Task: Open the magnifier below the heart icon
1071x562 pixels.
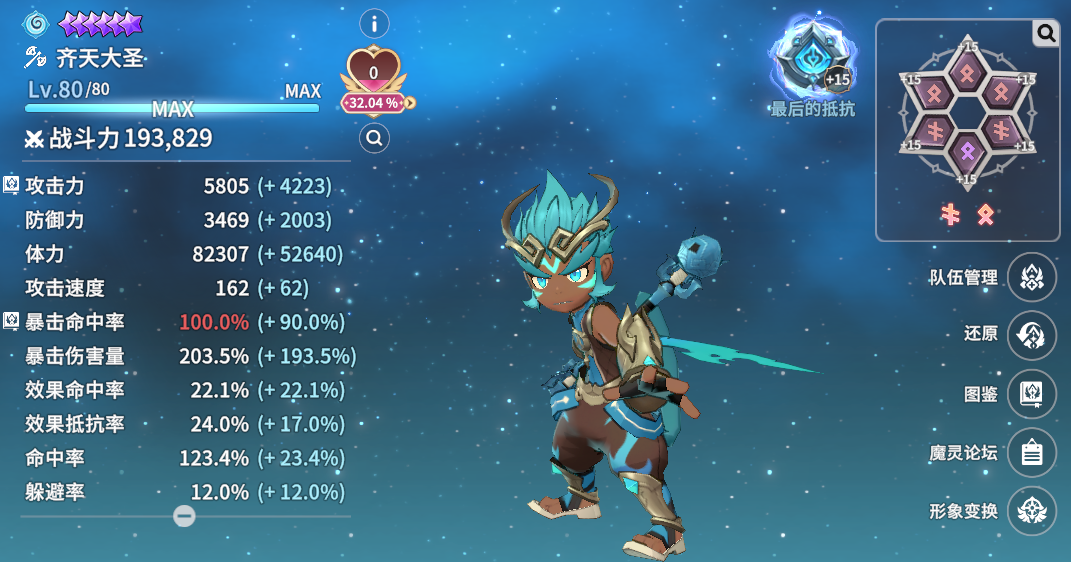Action: (x=374, y=139)
